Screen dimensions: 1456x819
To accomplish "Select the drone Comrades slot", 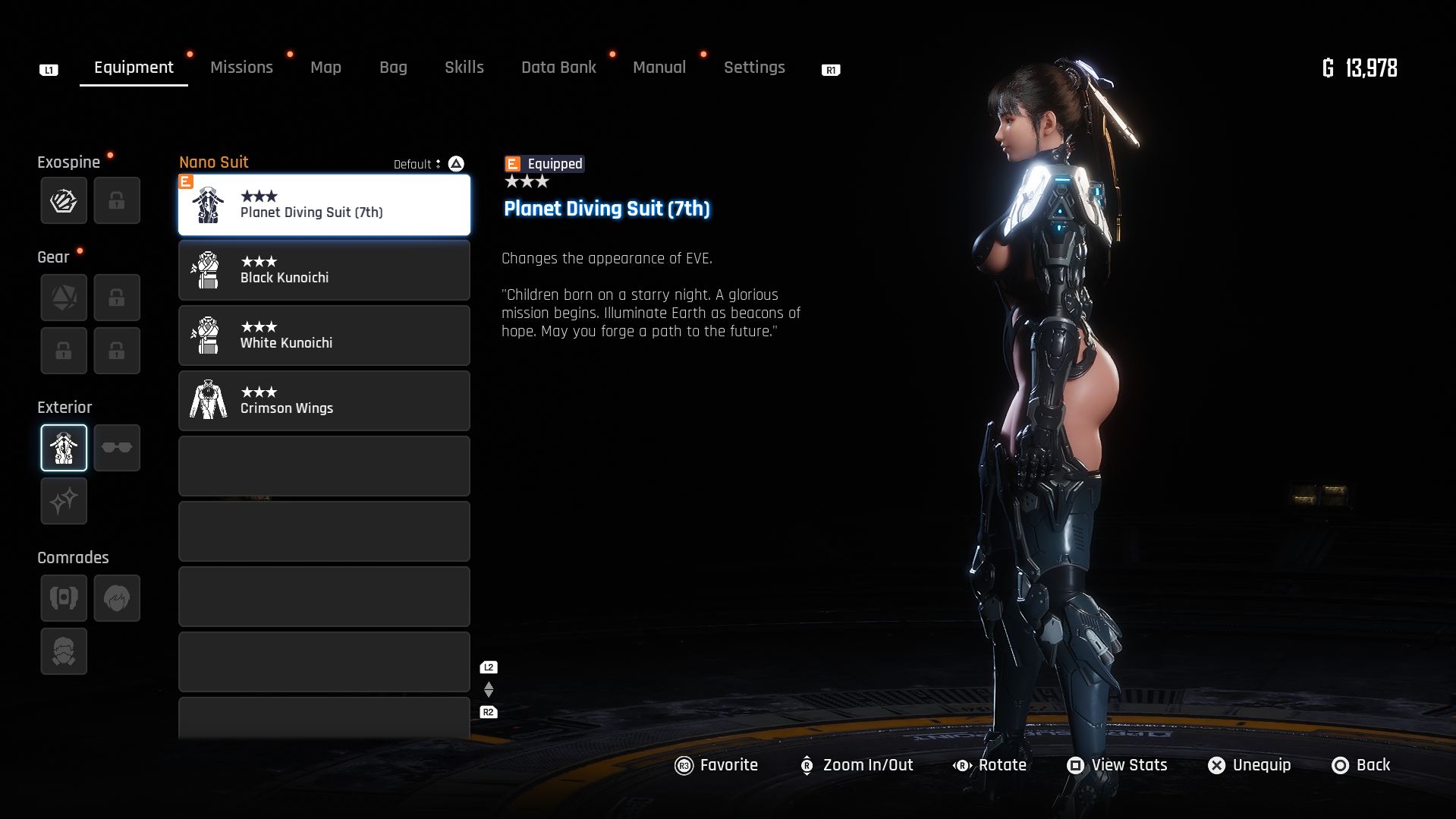I will [64, 598].
